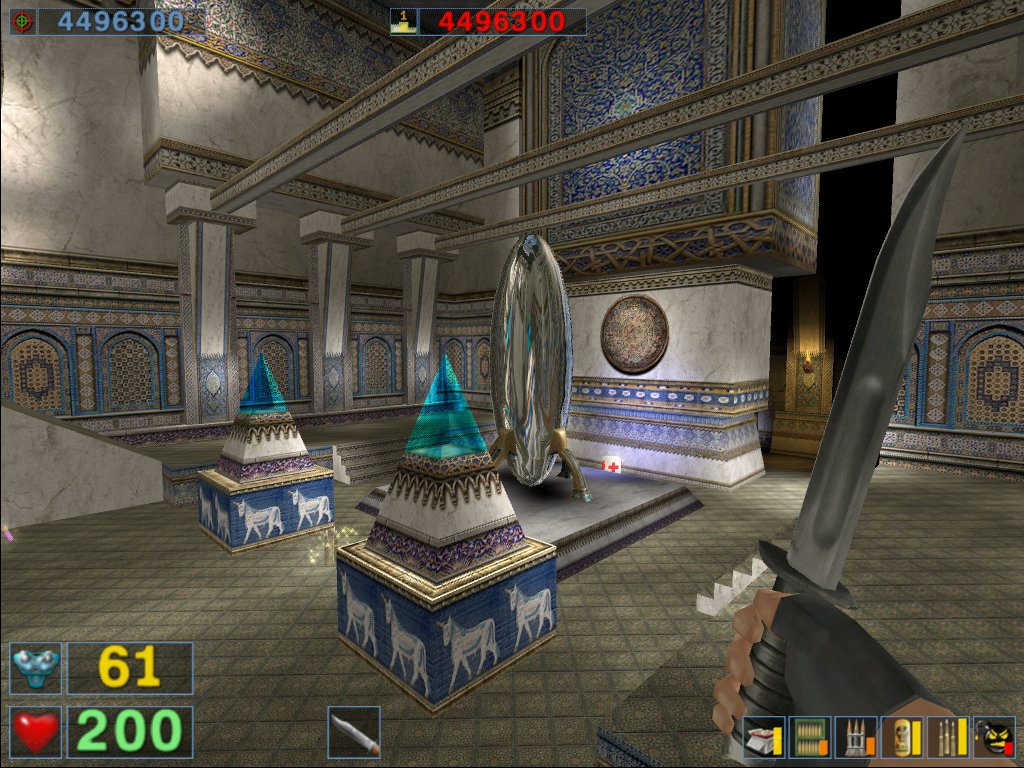Click the yellow napalm canister ammo icon
The width and height of the screenshot is (1024, 768).
[x=900, y=738]
